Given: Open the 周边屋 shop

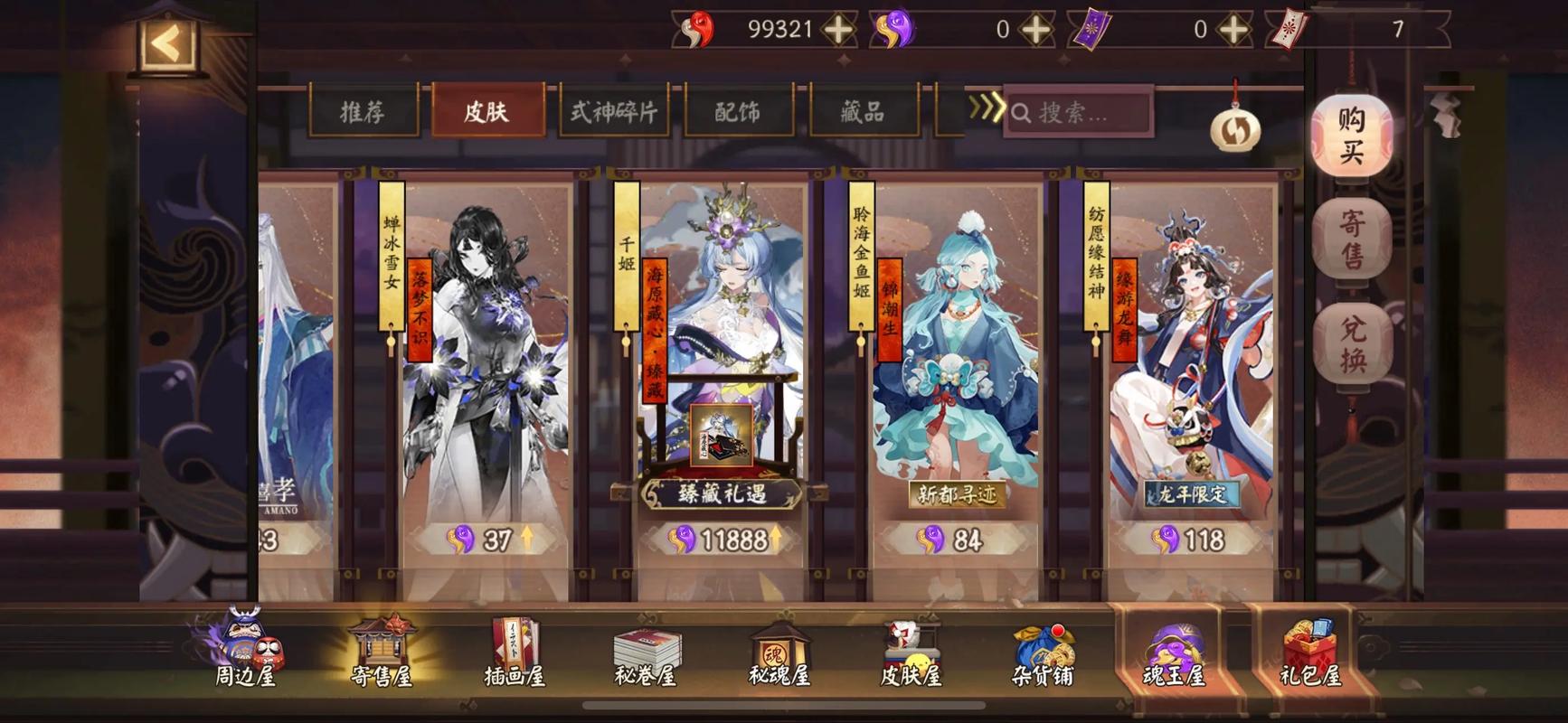Looking at the screenshot, I should [244, 653].
